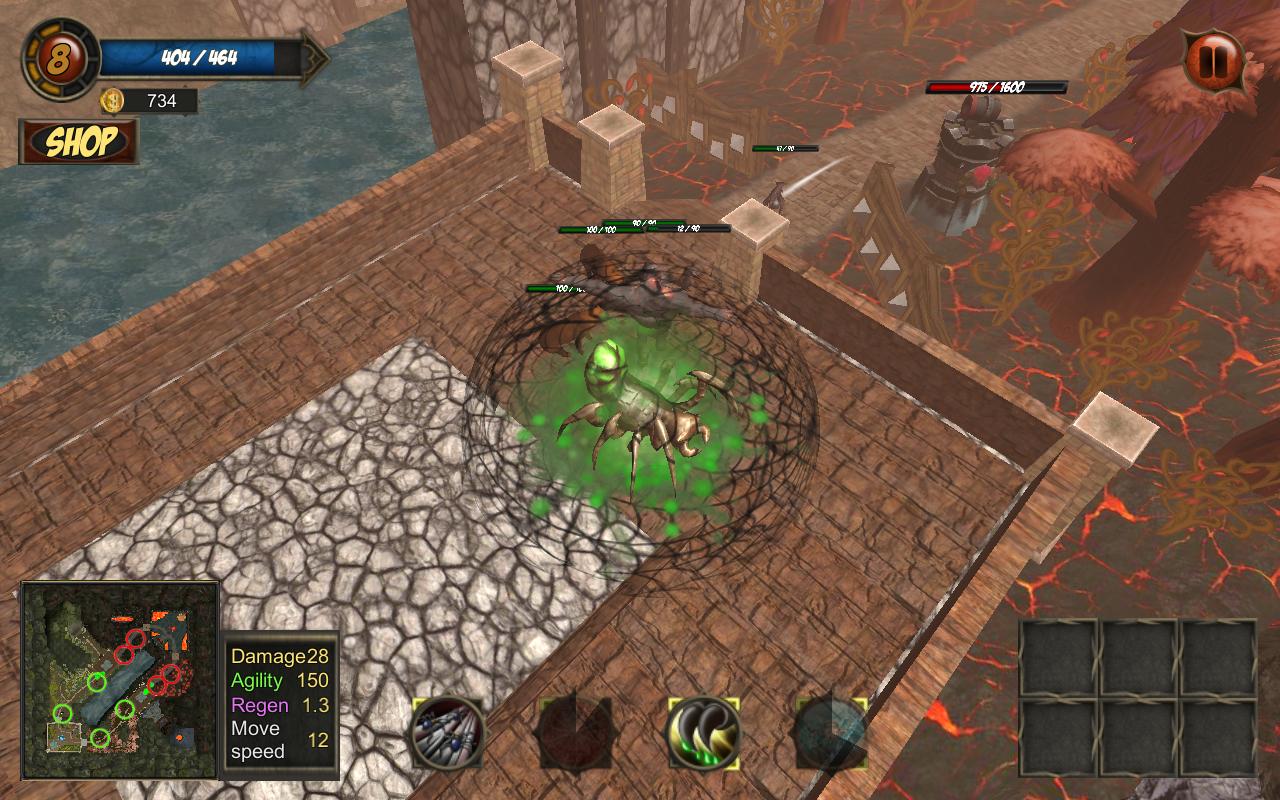Open the Shop
This screenshot has width=1280, height=800.
tap(79, 142)
